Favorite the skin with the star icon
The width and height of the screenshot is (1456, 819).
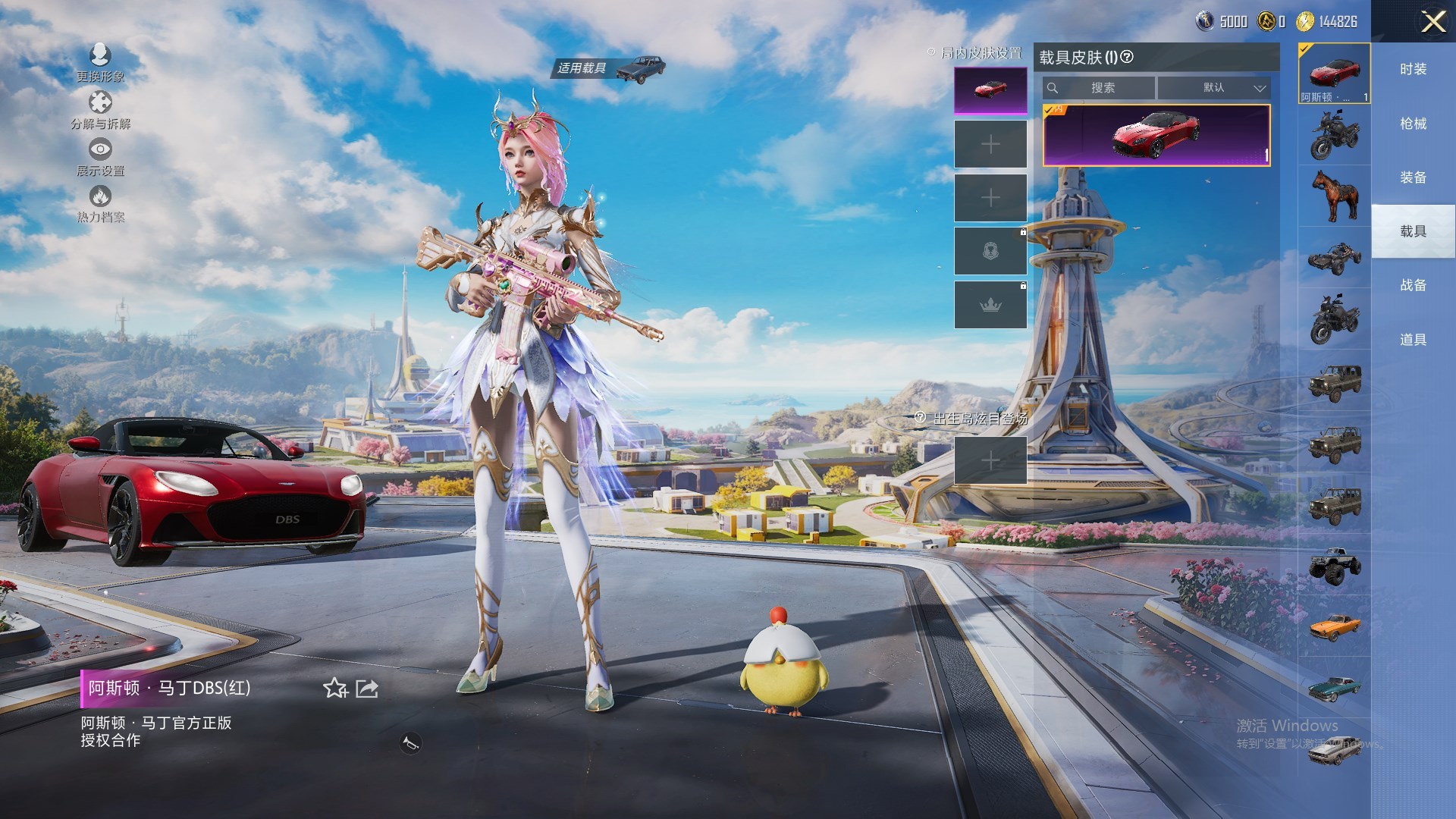point(334,689)
